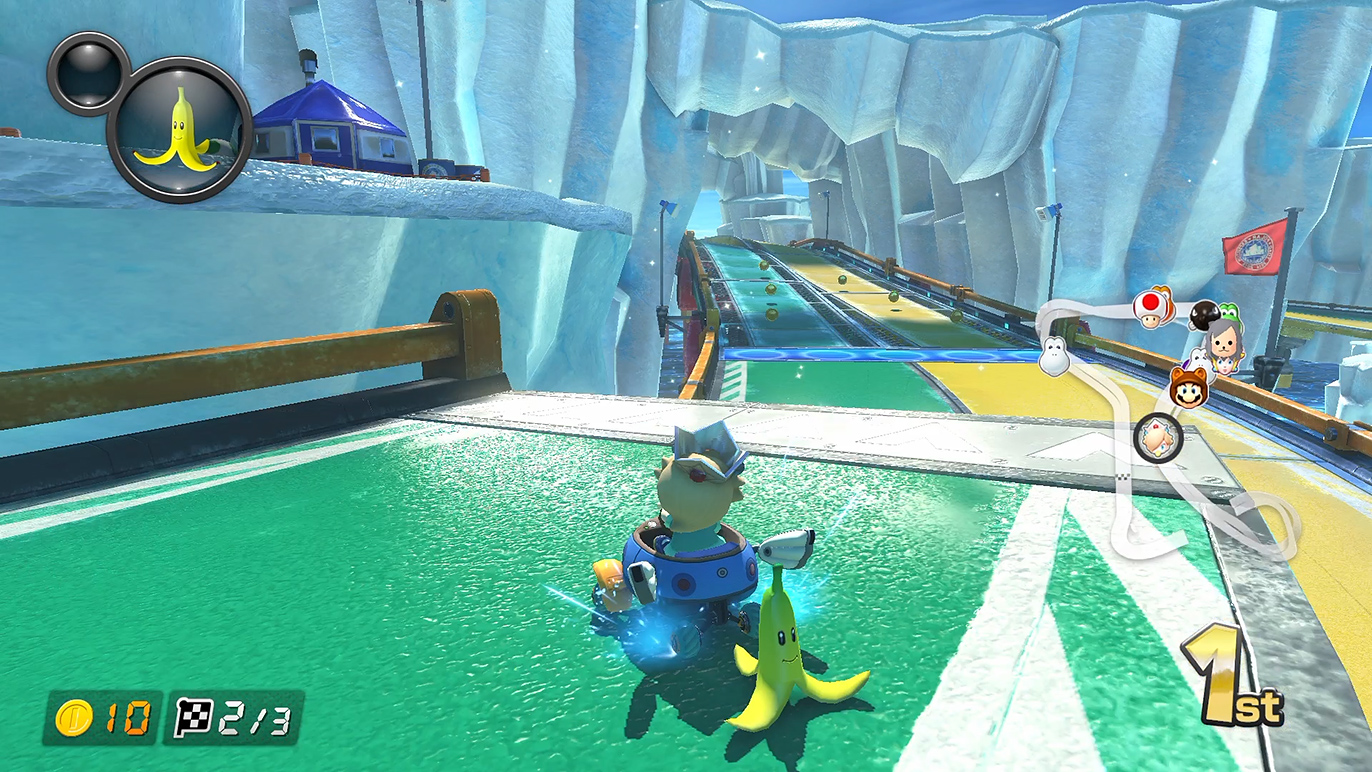Select the circled Baby Rosalina player marker

(1158, 438)
